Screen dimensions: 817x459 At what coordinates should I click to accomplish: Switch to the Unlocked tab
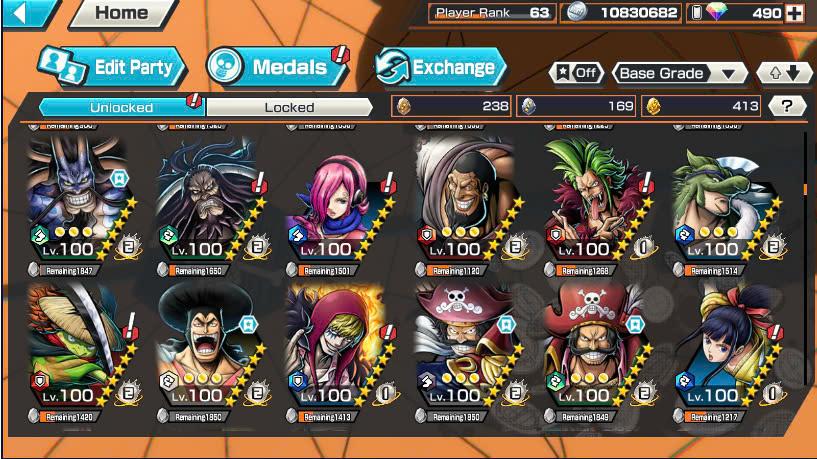coord(121,107)
